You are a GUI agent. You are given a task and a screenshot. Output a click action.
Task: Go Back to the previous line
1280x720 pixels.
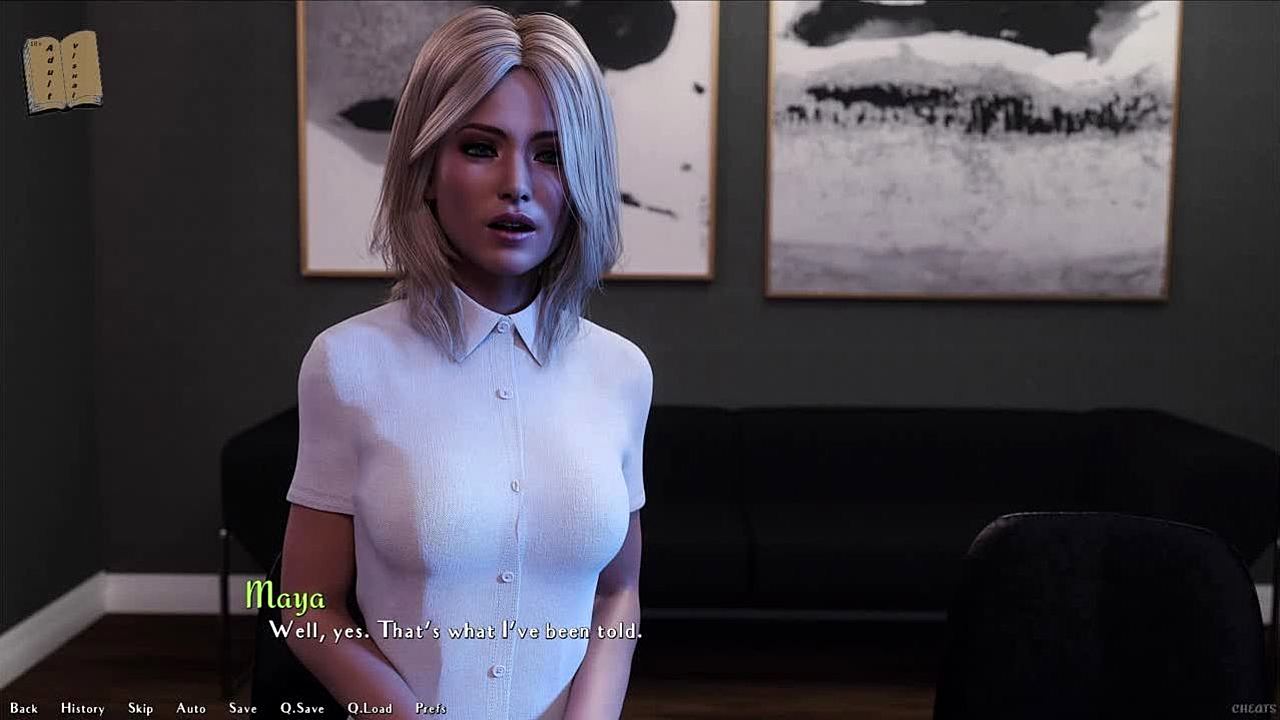24,708
